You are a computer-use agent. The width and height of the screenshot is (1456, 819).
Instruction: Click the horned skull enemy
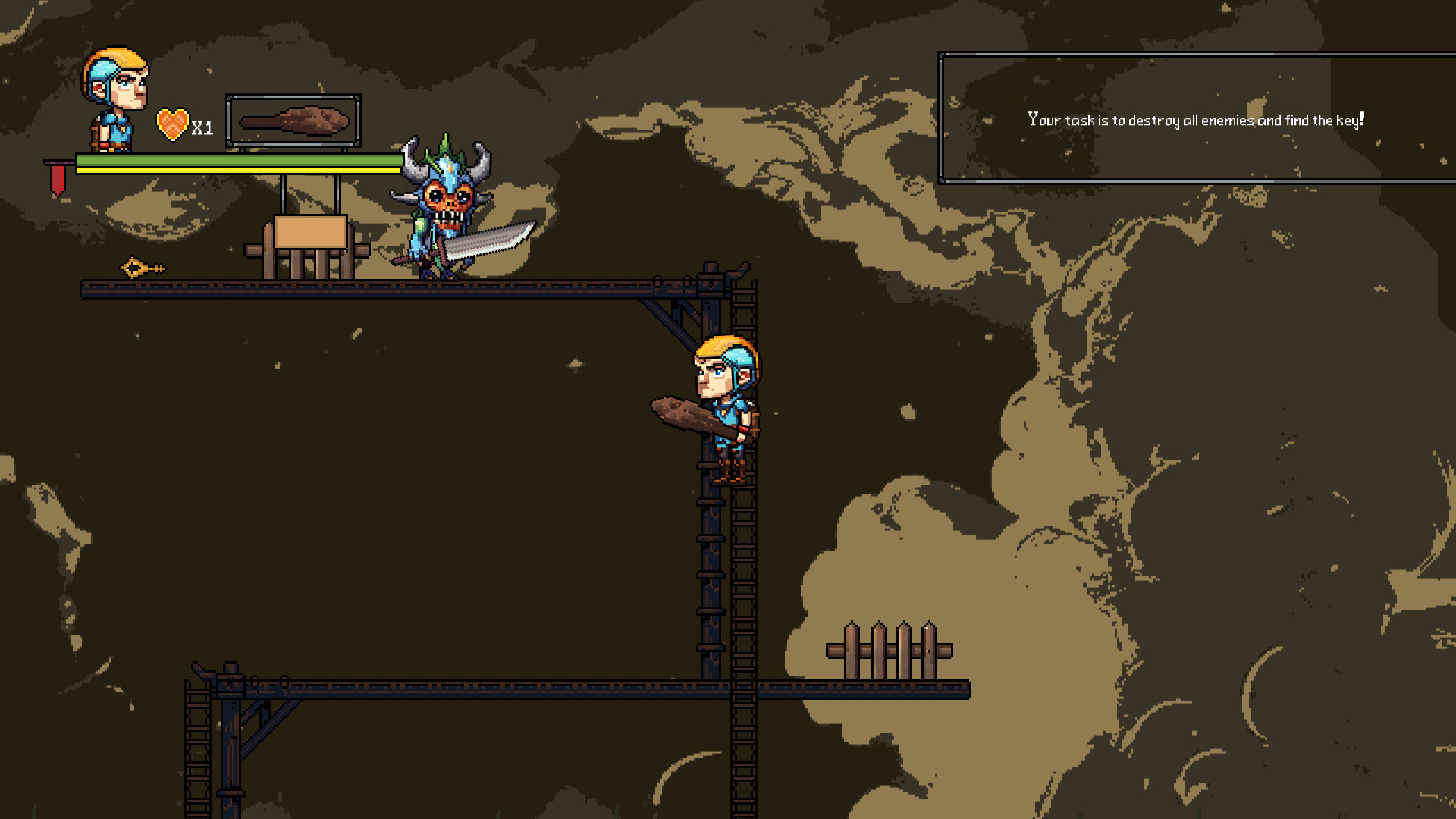pos(444,201)
